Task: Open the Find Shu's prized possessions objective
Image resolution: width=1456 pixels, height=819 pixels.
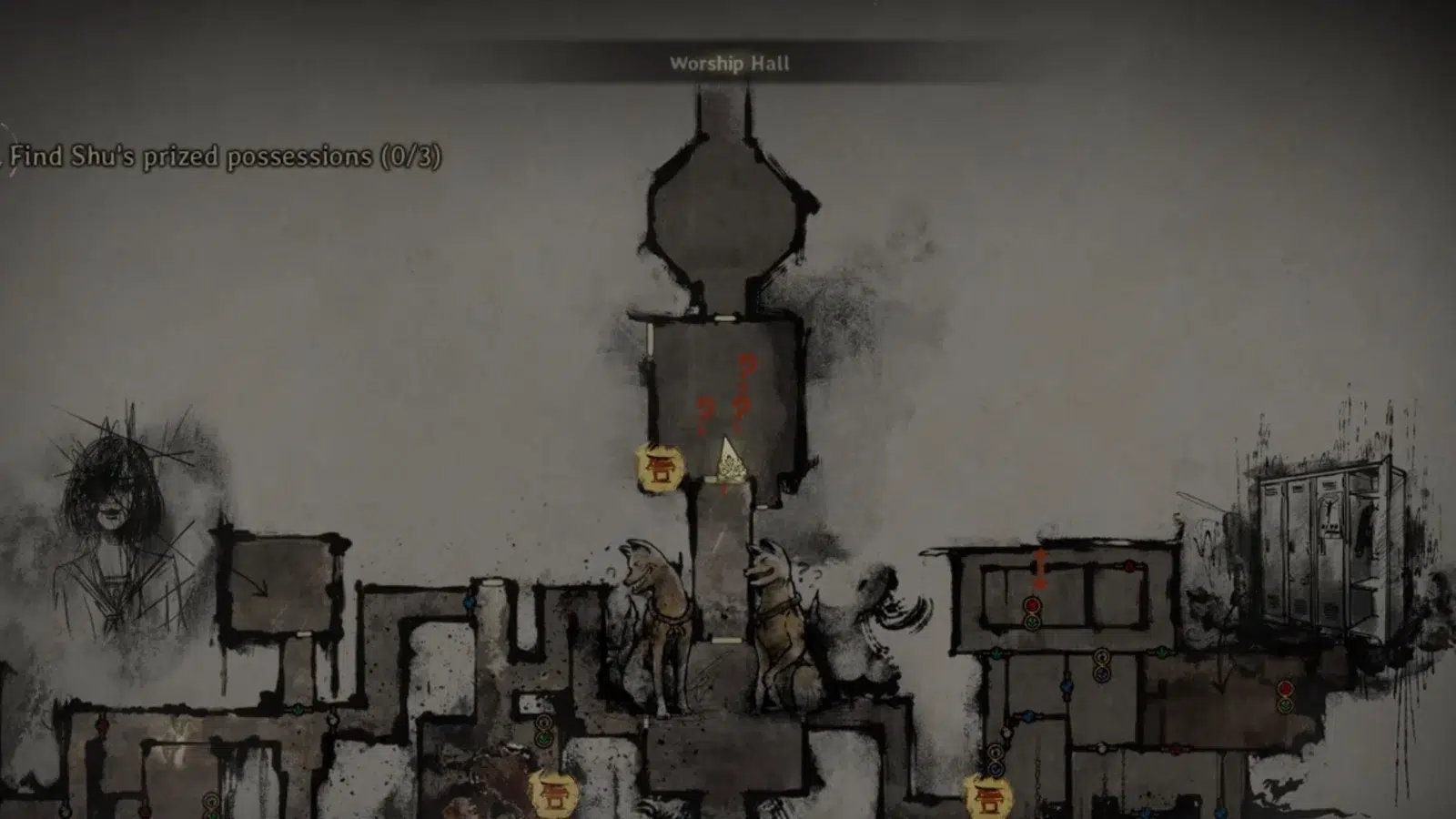Action: coord(225,157)
